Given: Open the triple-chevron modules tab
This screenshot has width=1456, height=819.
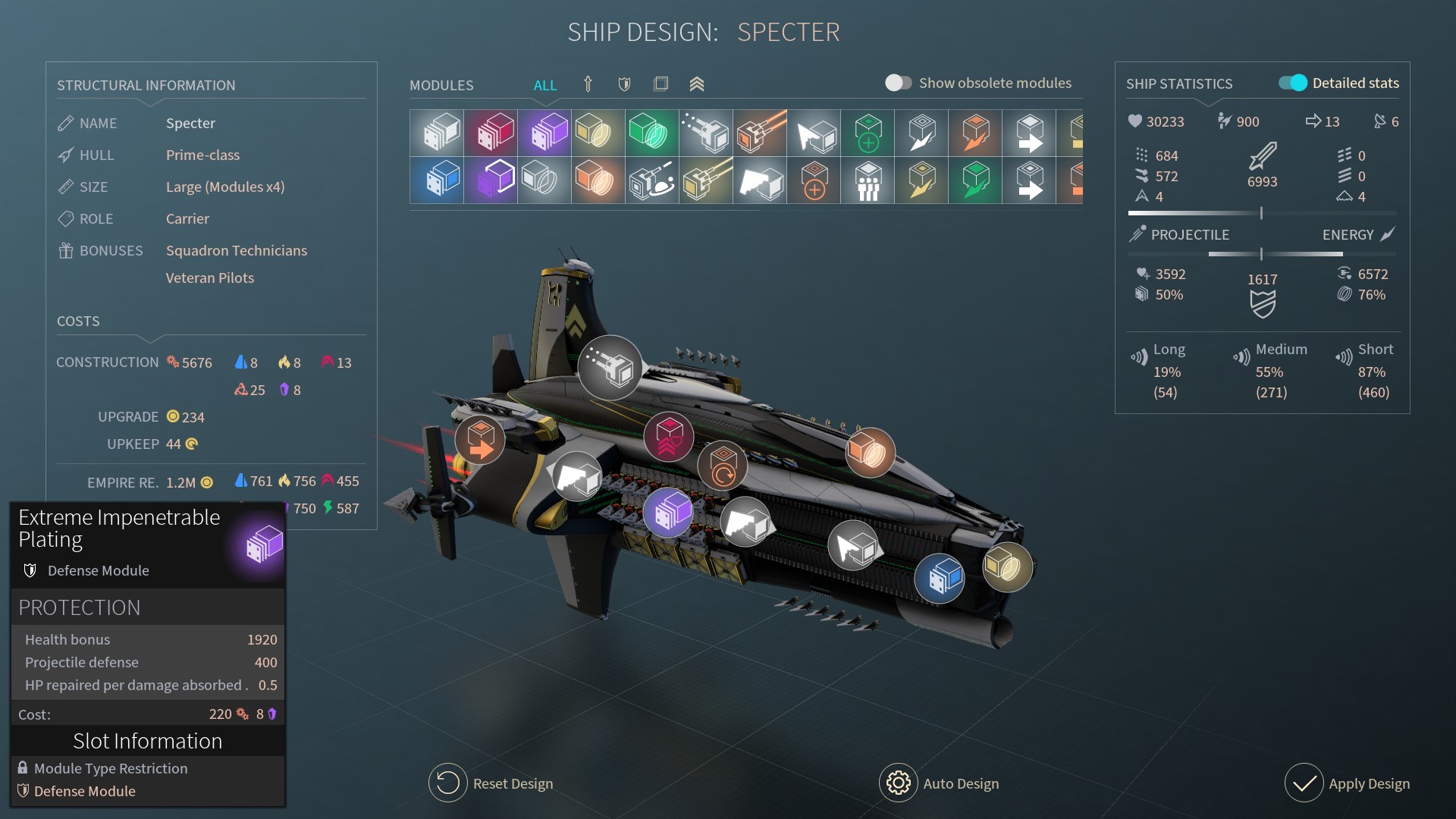Looking at the screenshot, I should click(x=697, y=84).
